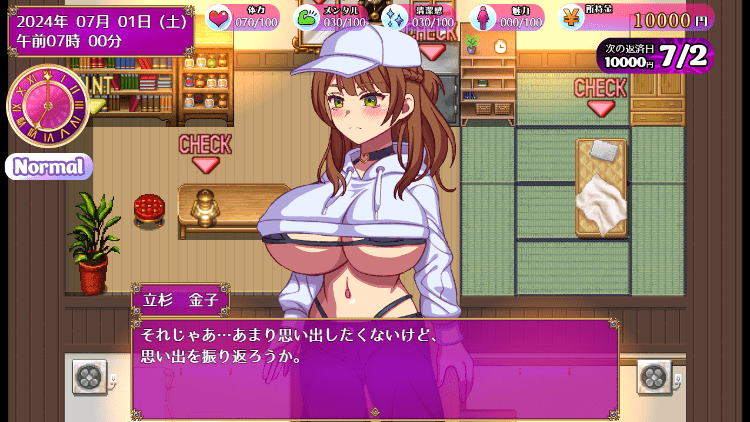The height and width of the screenshot is (422, 750).
Task: Select the CHECK marker above the wooden table
Action: (x=205, y=151)
